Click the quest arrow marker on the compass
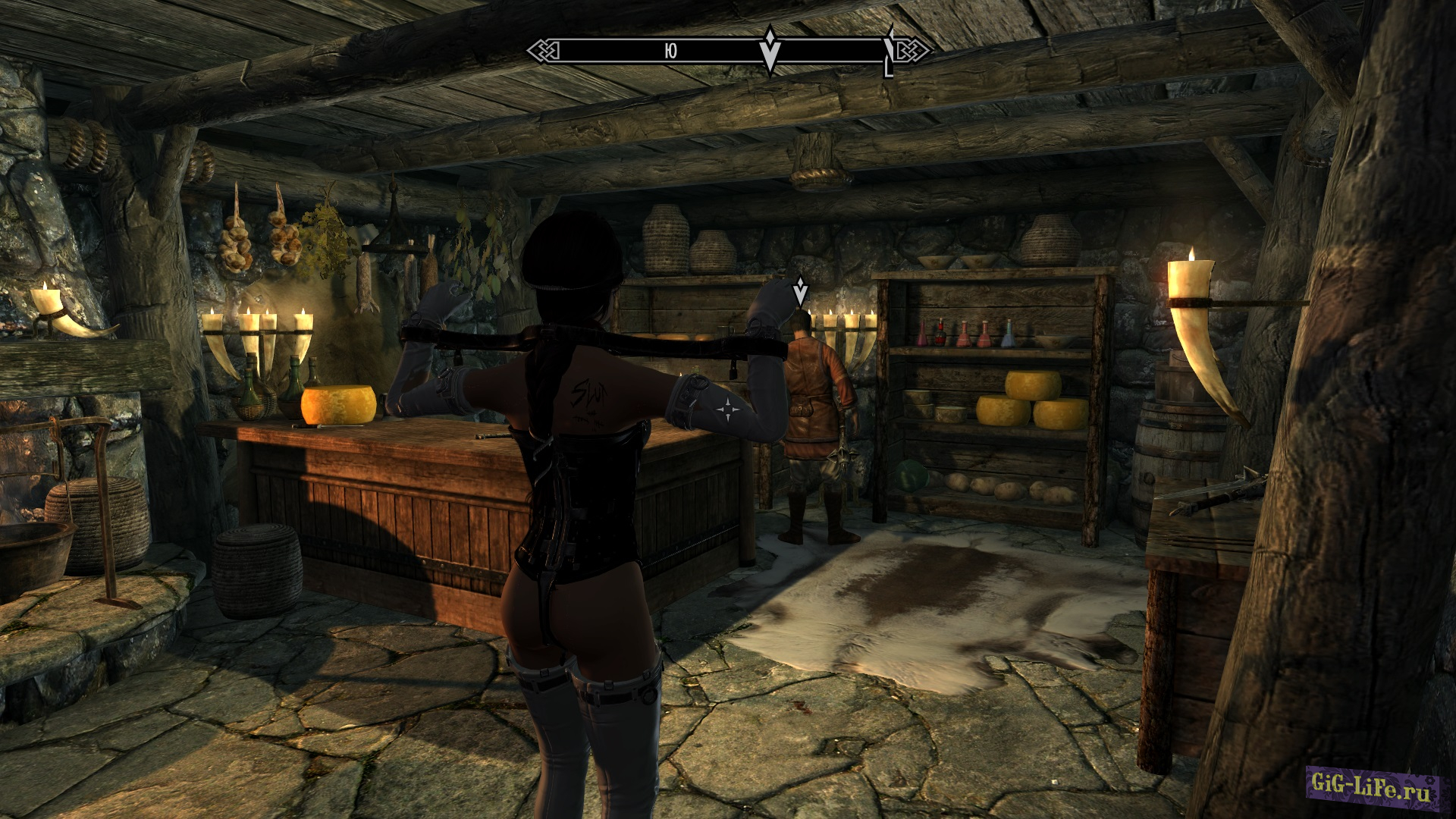 click(770, 50)
